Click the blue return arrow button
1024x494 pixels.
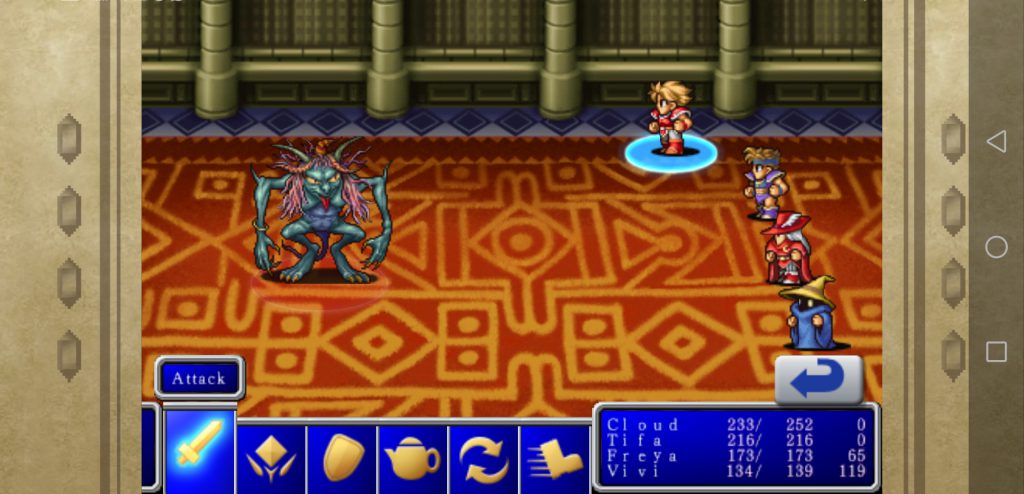818,379
